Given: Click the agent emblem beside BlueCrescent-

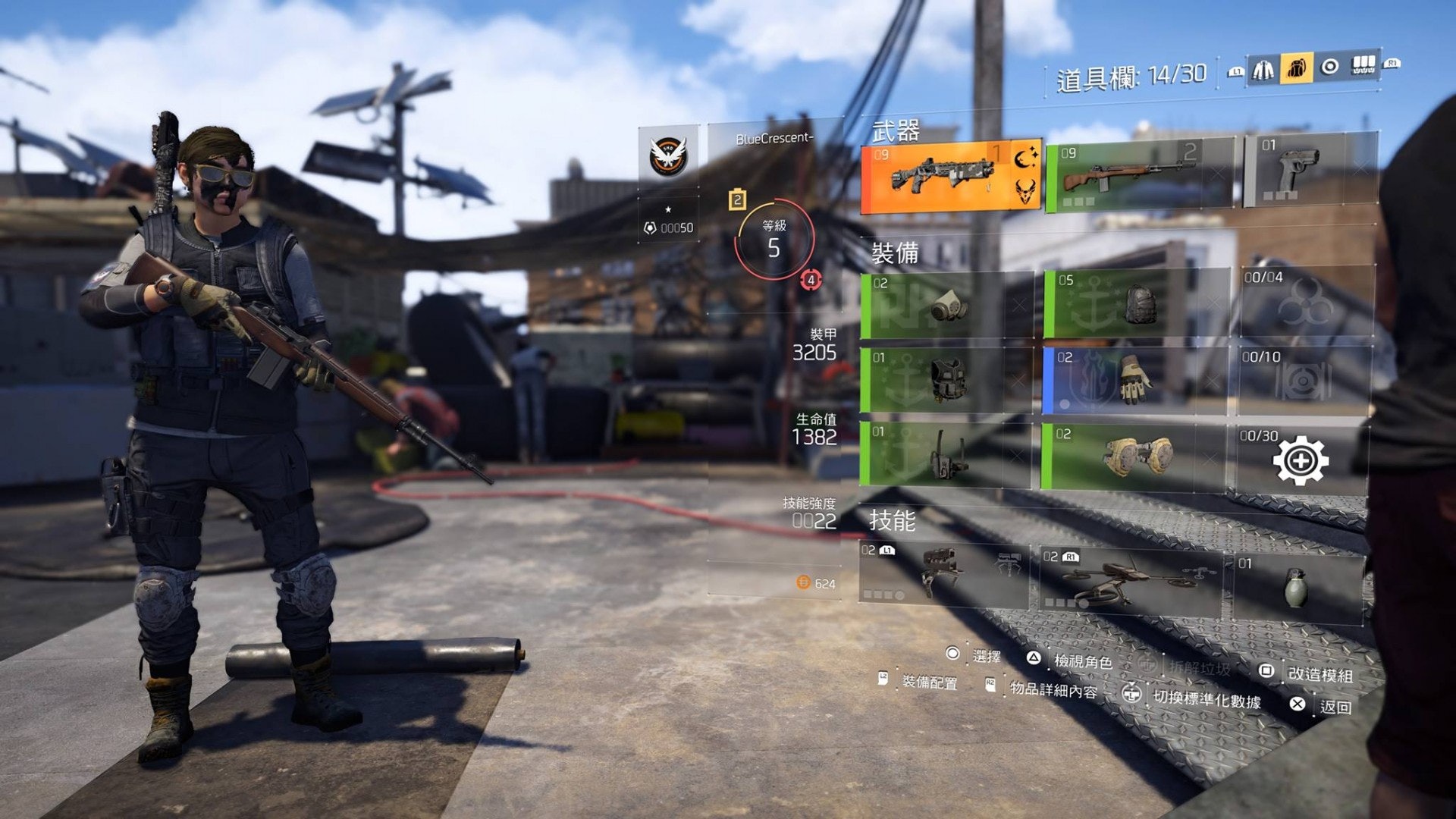Looking at the screenshot, I should click(668, 155).
